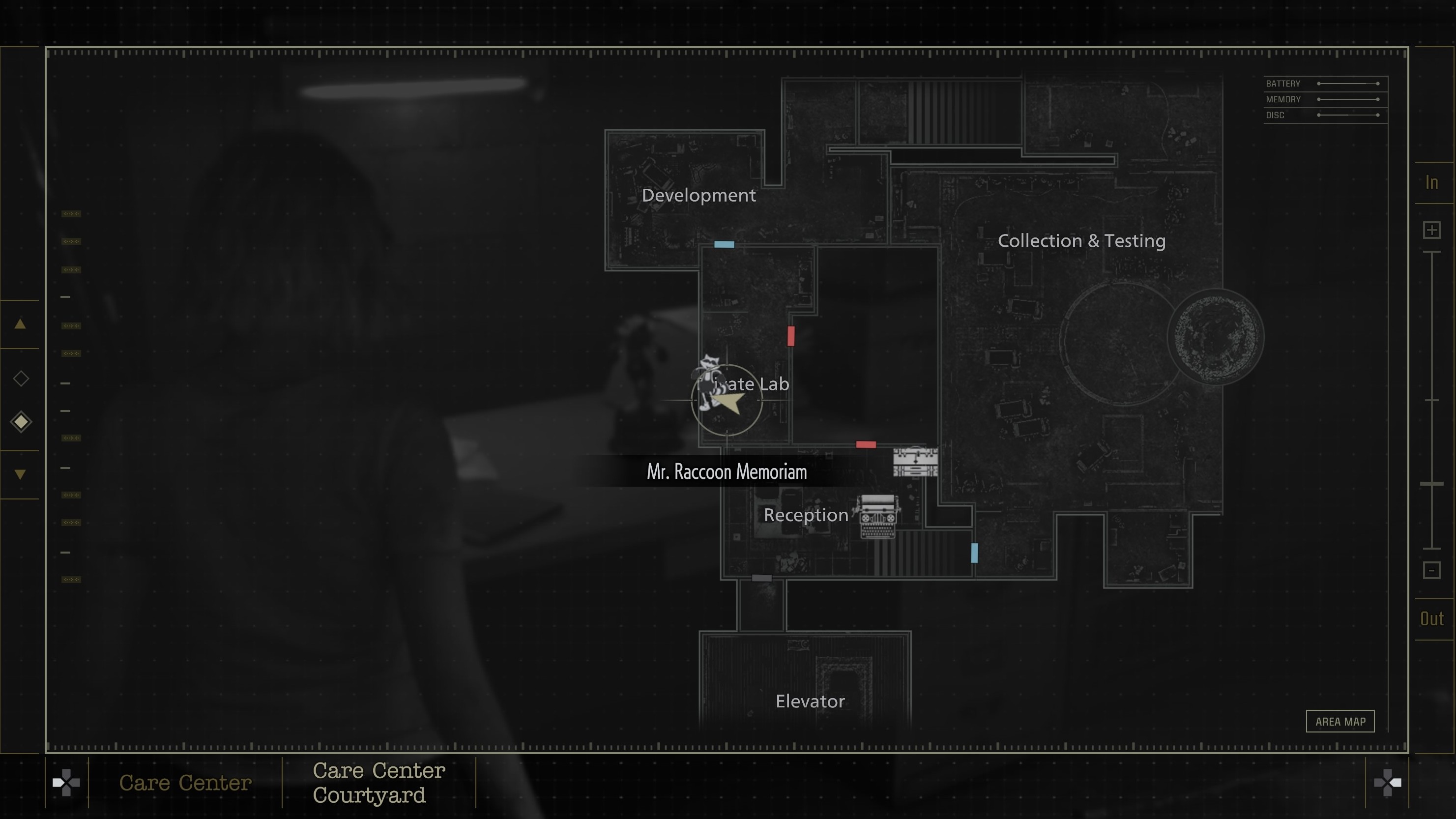The image size is (1456, 819).
Task: Click the red door marker near Collection & Testing
Action: tap(867, 444)
